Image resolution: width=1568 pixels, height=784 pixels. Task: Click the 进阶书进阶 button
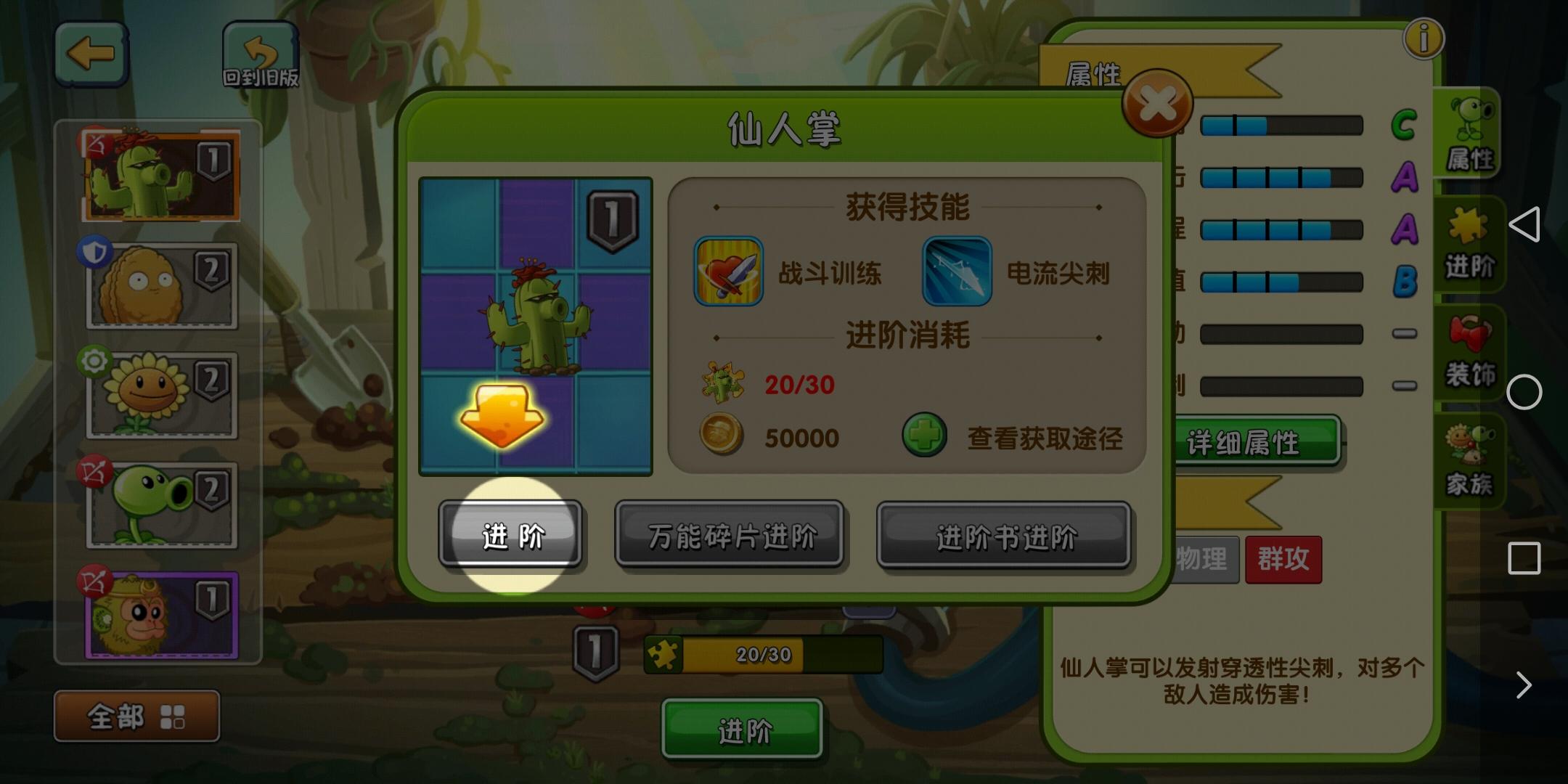(x=1003, y=535)
